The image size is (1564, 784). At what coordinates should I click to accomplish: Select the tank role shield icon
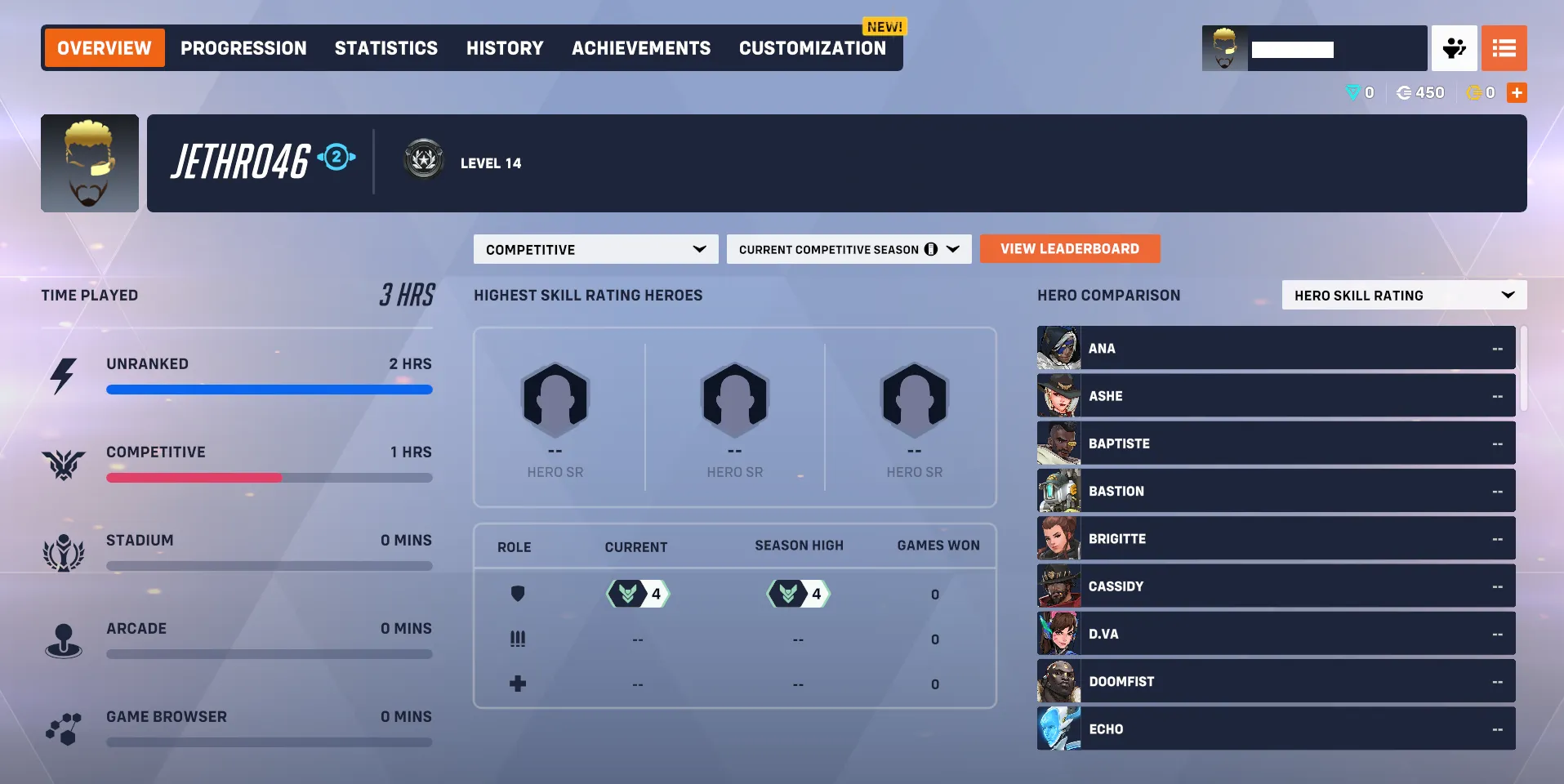pos(519,594)
